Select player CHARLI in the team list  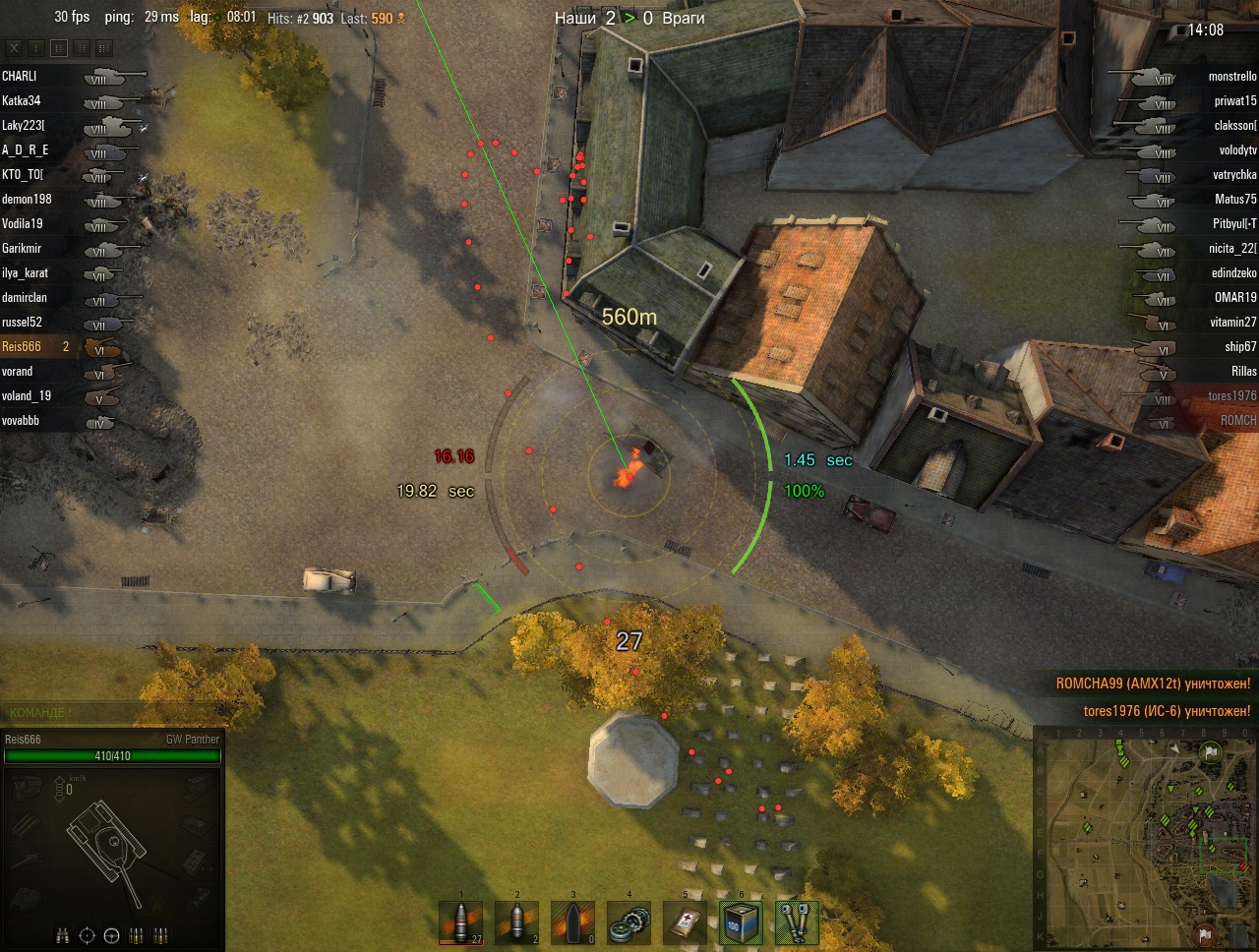click(20, 76)
